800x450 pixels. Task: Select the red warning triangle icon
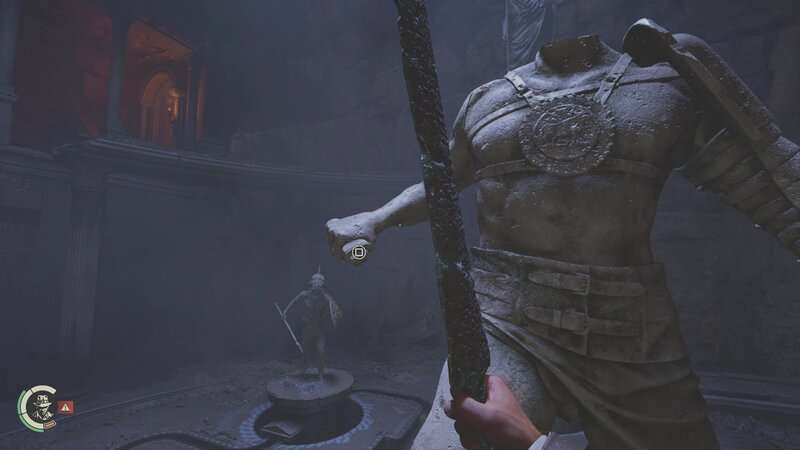[x=66, y=407]
